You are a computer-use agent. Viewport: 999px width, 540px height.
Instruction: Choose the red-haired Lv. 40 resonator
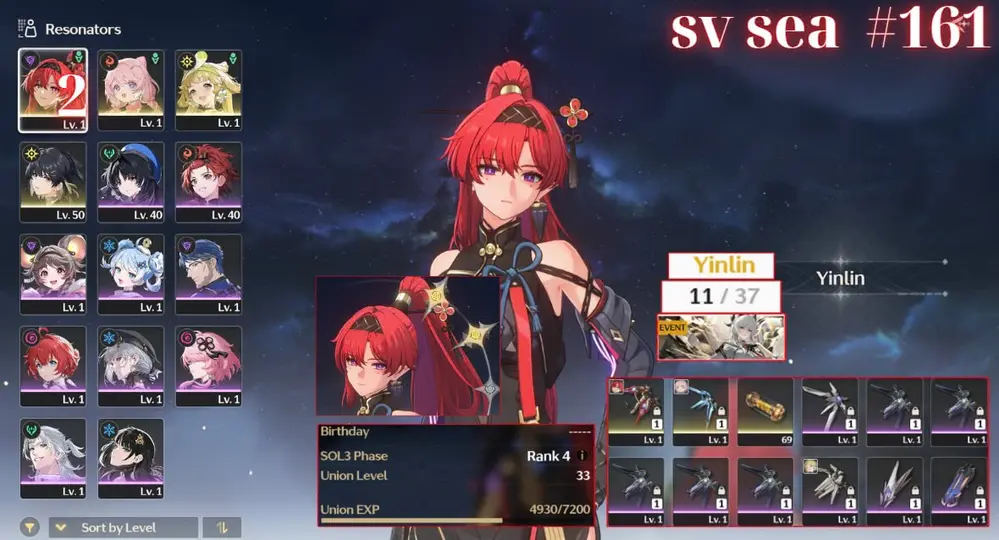[x=208, y=181]
